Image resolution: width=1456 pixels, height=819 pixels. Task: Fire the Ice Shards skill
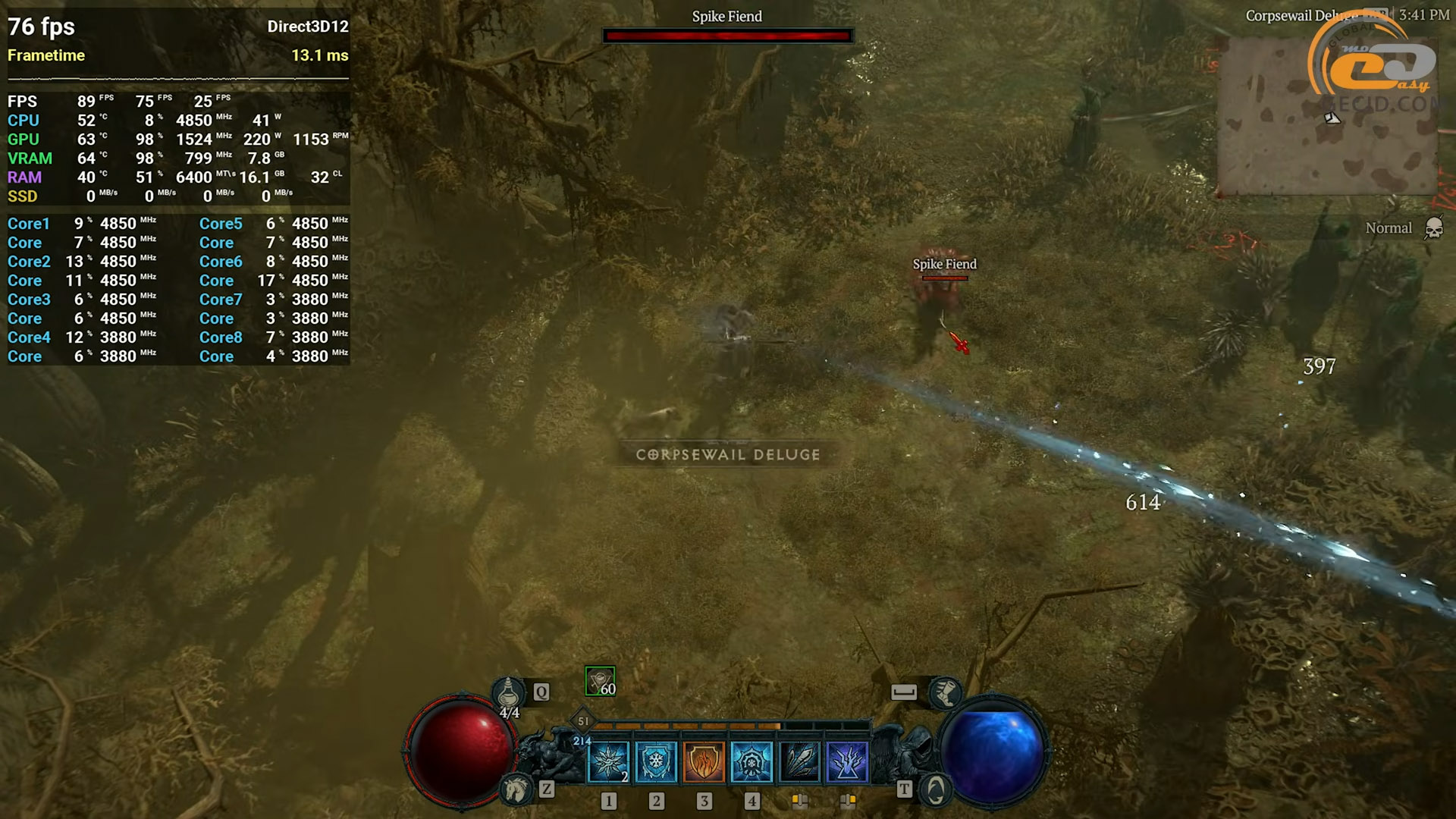tap(799, 761)
